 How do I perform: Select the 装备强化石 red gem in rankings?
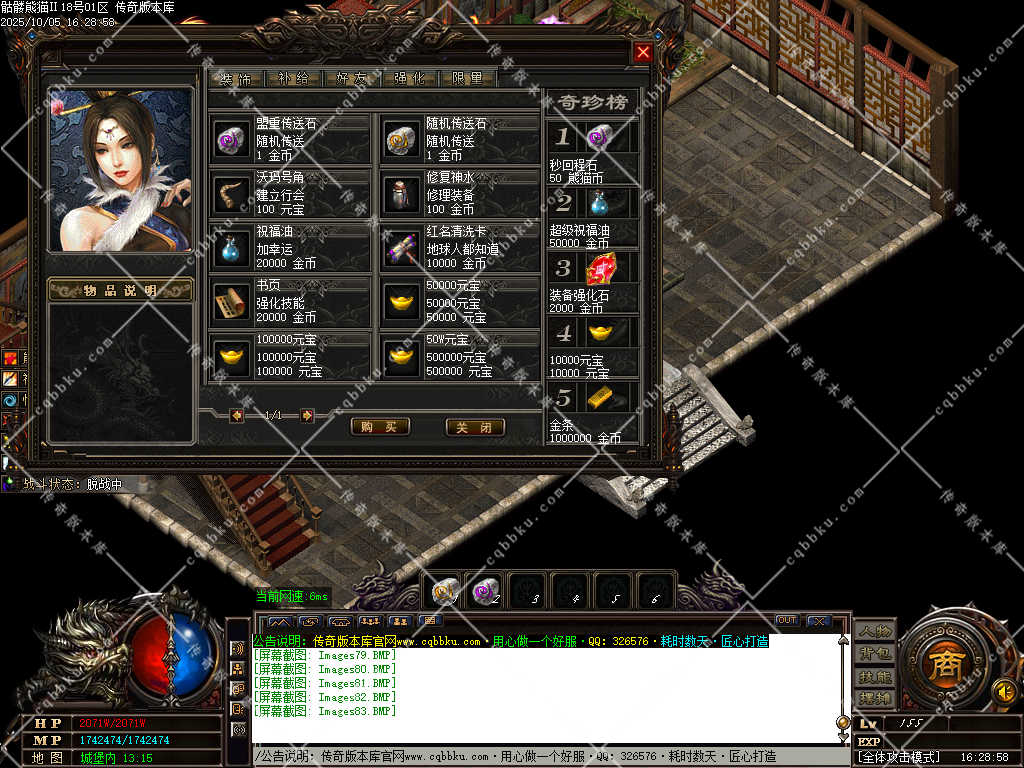click(600, 269)
